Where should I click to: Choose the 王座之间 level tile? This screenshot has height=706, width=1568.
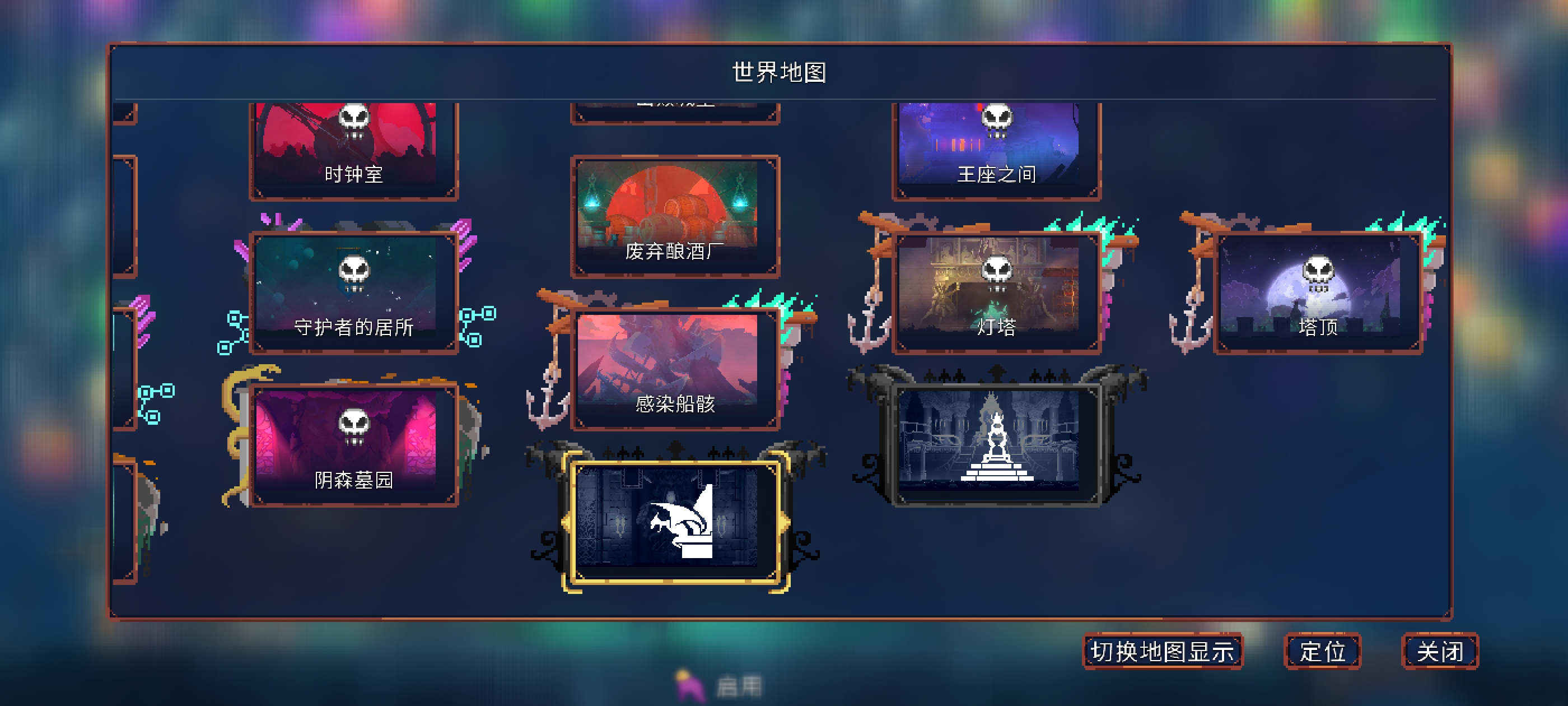pyautogui.click(x=996, y=149)
